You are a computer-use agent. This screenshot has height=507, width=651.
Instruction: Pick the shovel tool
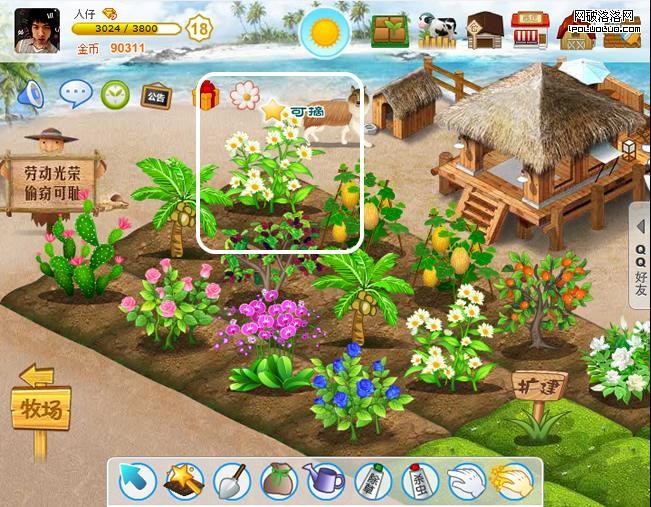tap(231, 481)
